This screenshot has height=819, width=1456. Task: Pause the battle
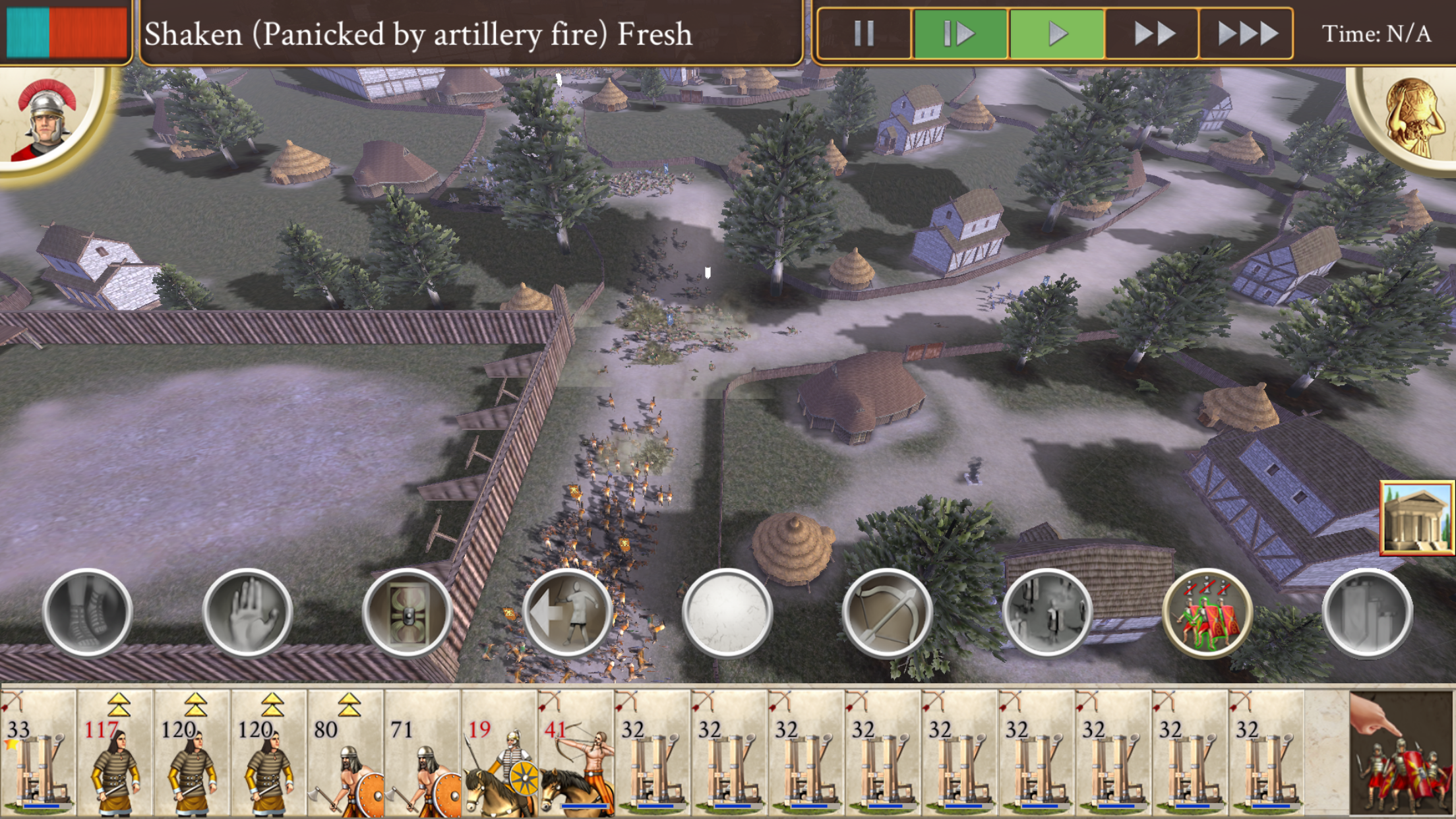(864, 33)
